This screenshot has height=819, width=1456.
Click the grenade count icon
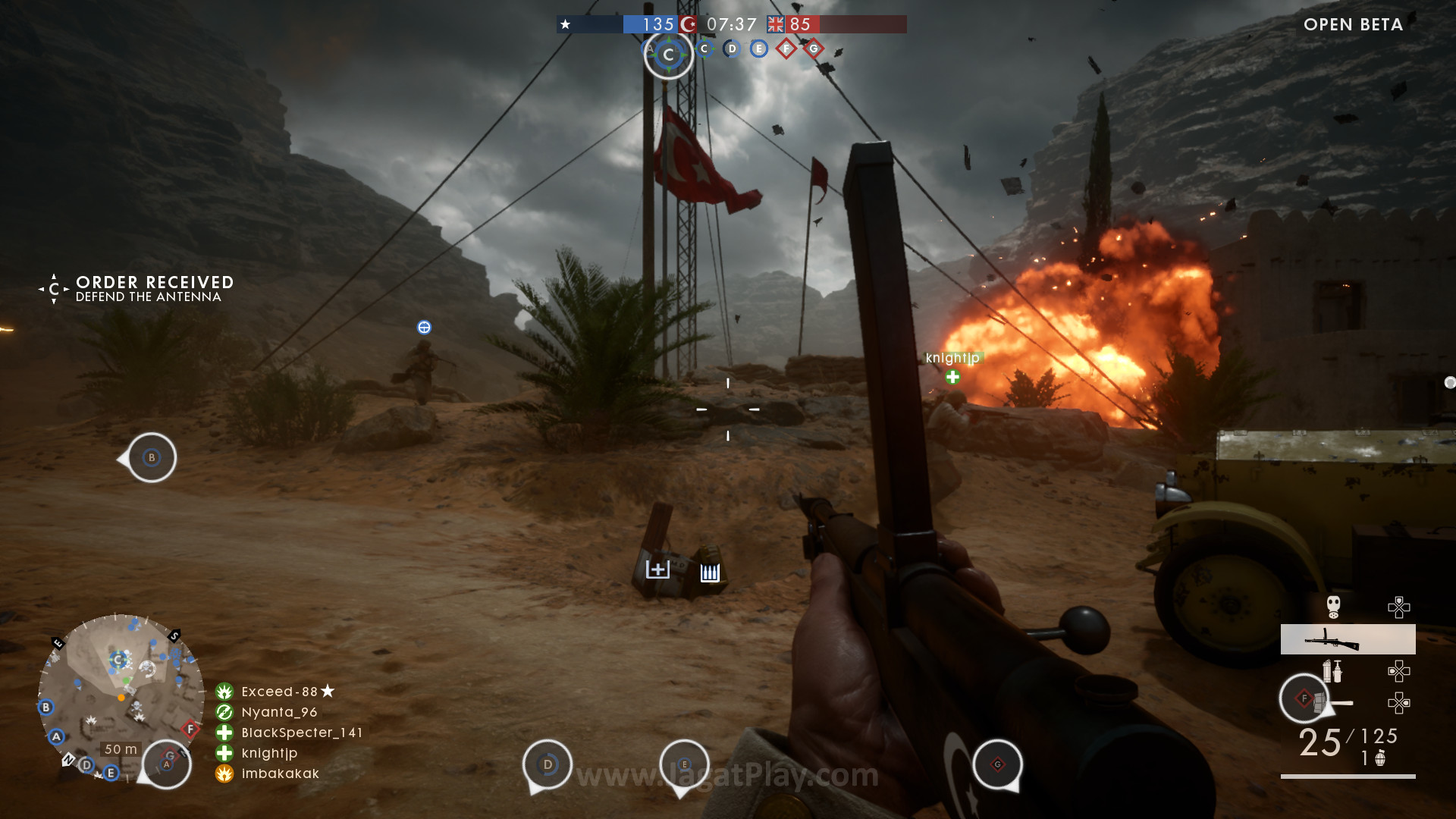point(1380,758)
